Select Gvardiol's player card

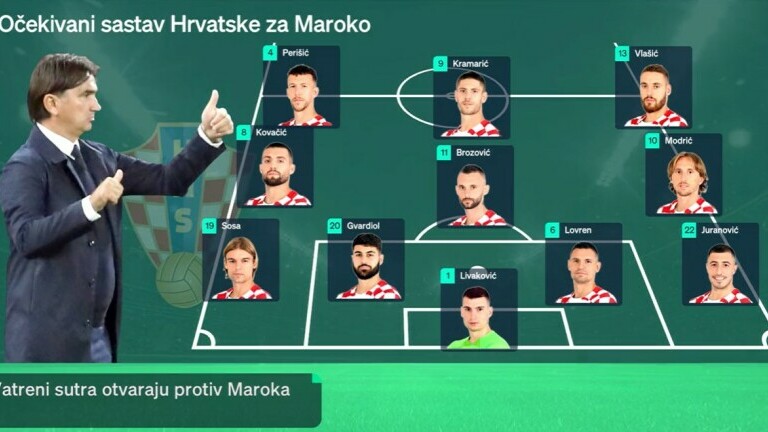point(366,260)
